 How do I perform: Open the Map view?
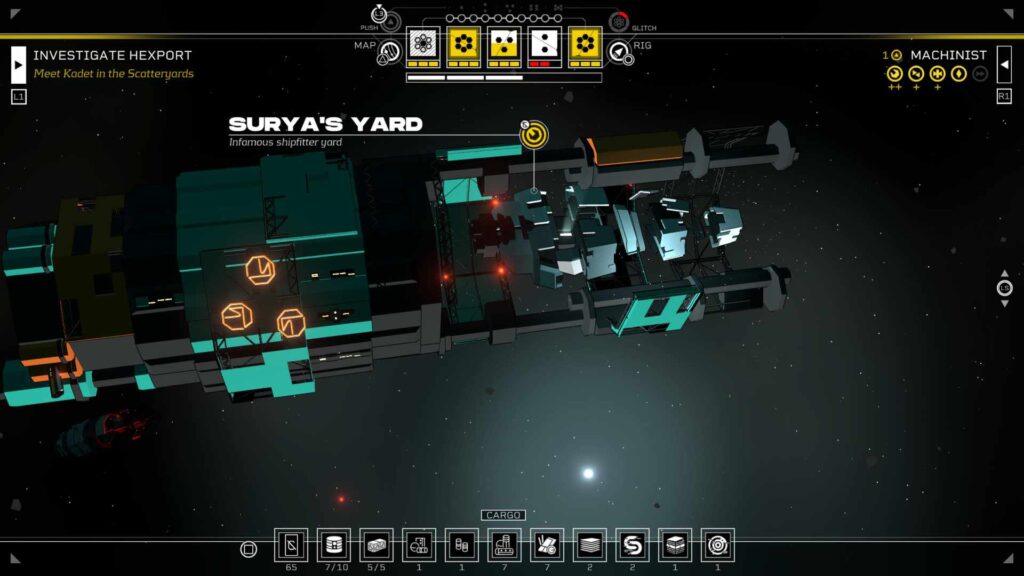[389, 53]
